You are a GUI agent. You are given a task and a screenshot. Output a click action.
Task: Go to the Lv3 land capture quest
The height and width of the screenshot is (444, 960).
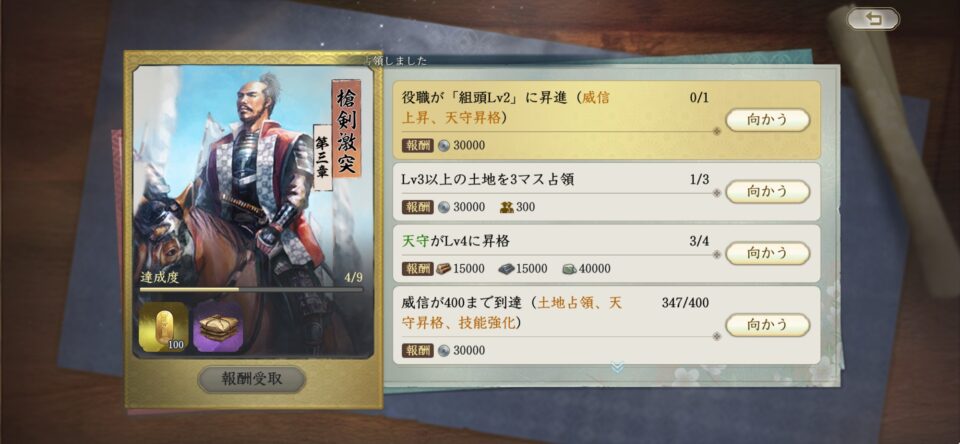tap(767, 191)
